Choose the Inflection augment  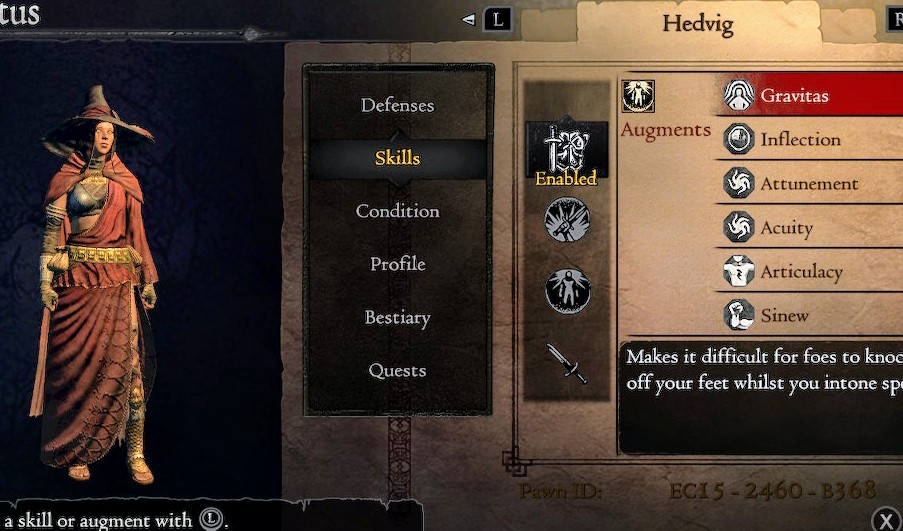[810, 140]
